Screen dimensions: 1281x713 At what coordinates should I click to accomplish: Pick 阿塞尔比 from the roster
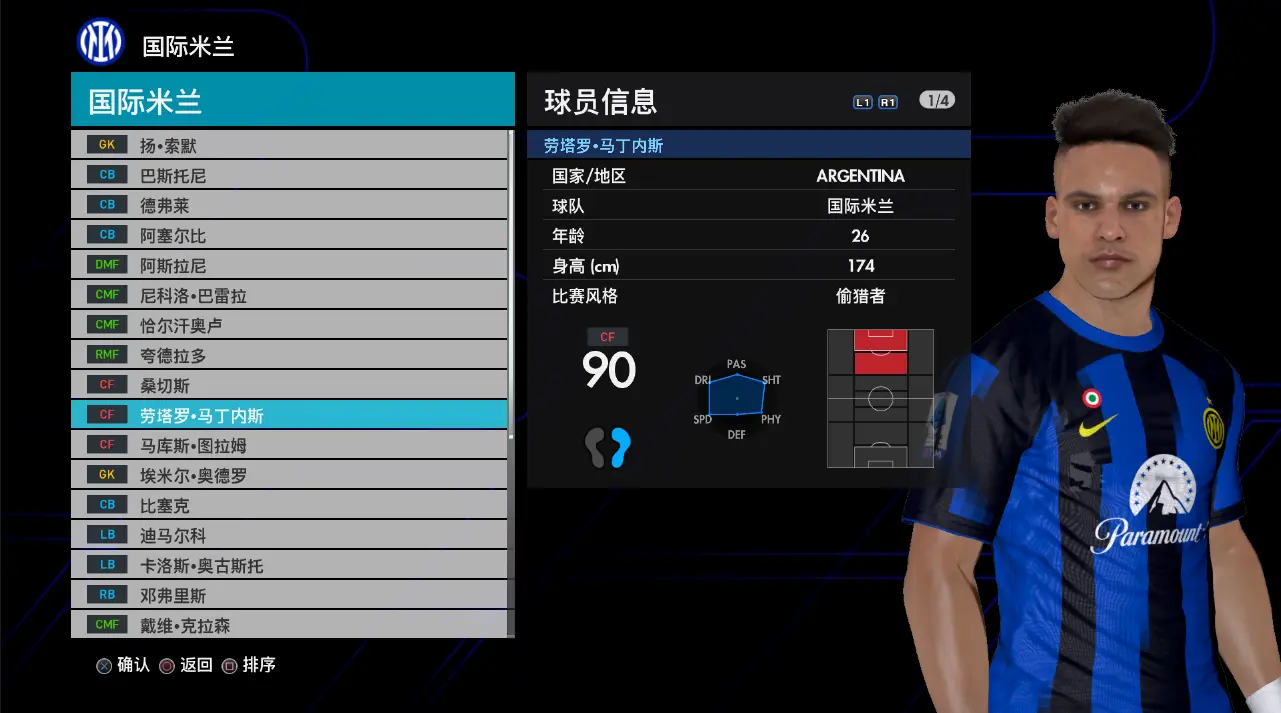click(x=289, y=235)
